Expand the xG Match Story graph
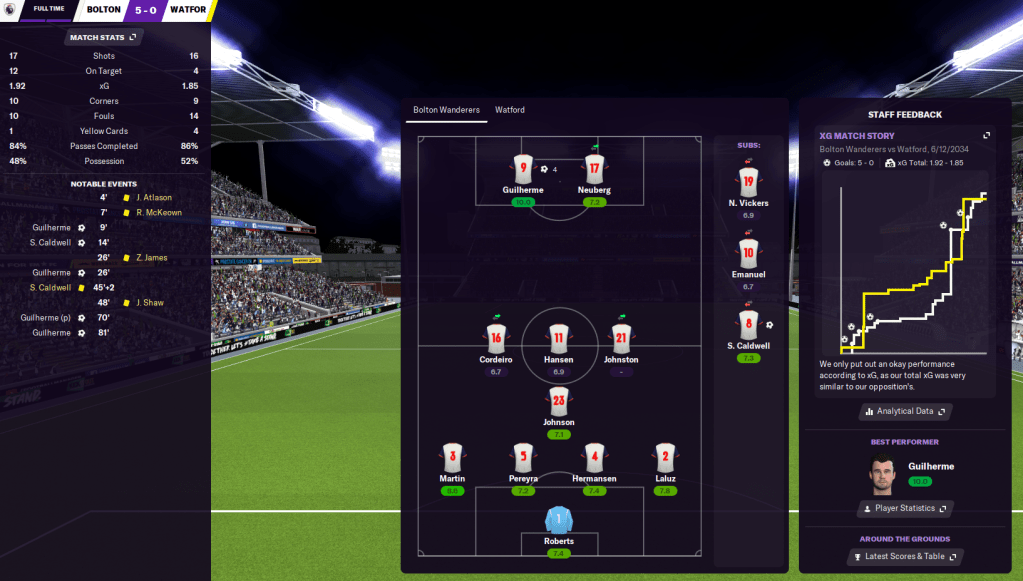 986,136
